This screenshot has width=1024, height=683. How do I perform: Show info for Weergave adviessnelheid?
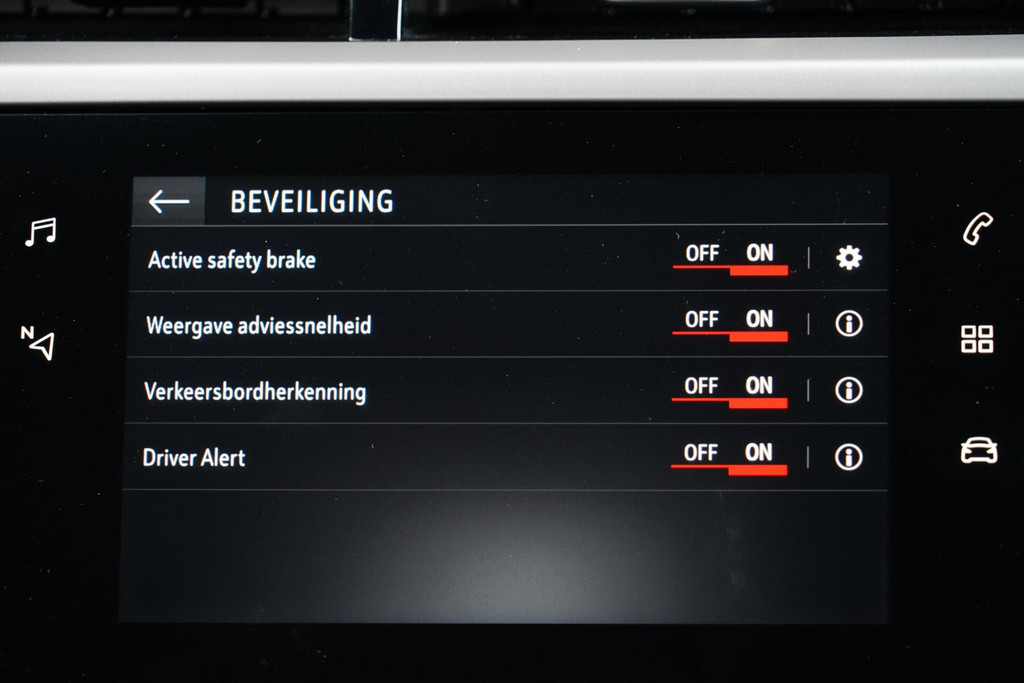849,323
